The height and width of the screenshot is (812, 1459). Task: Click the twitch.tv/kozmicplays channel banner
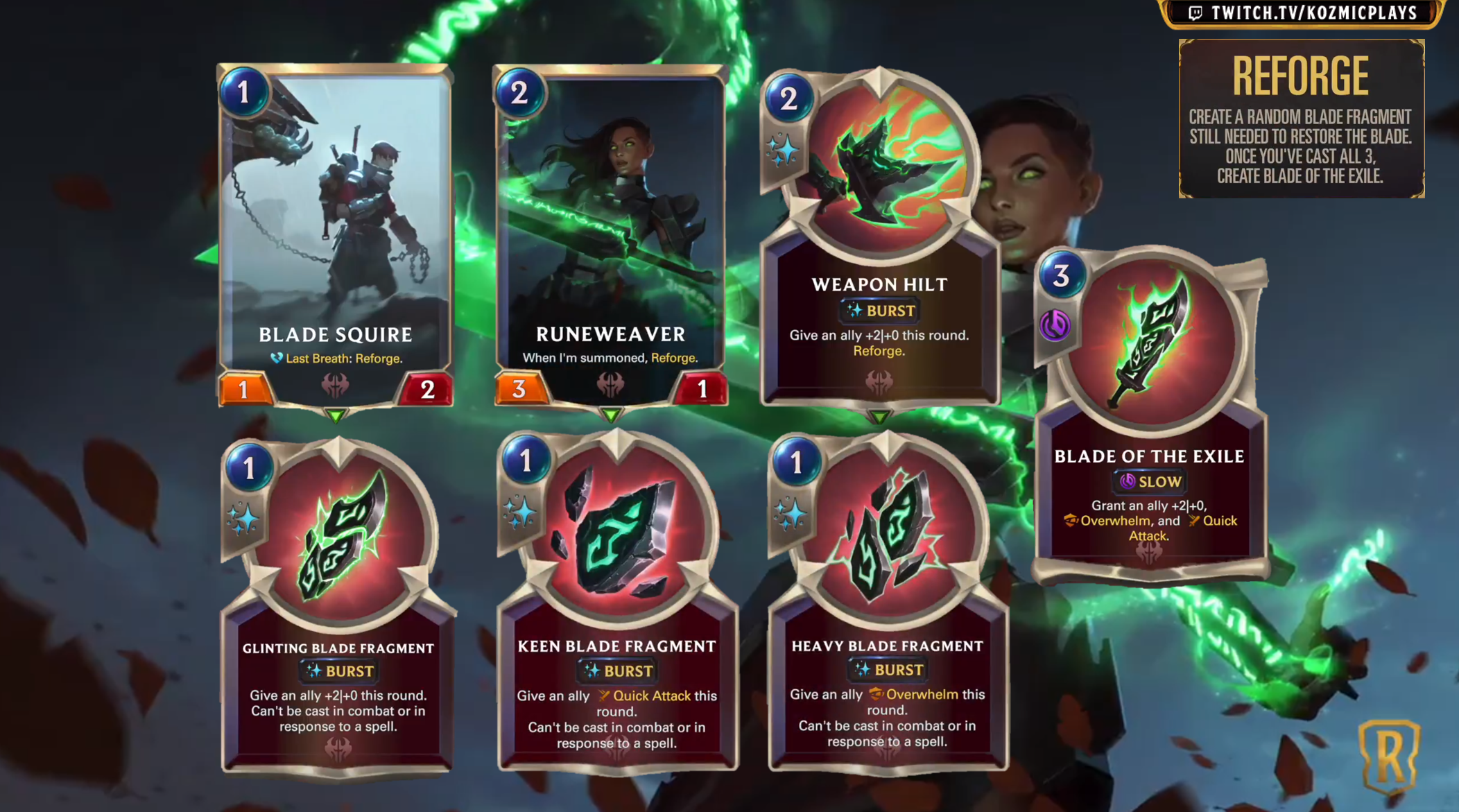tap(1302, 13)
